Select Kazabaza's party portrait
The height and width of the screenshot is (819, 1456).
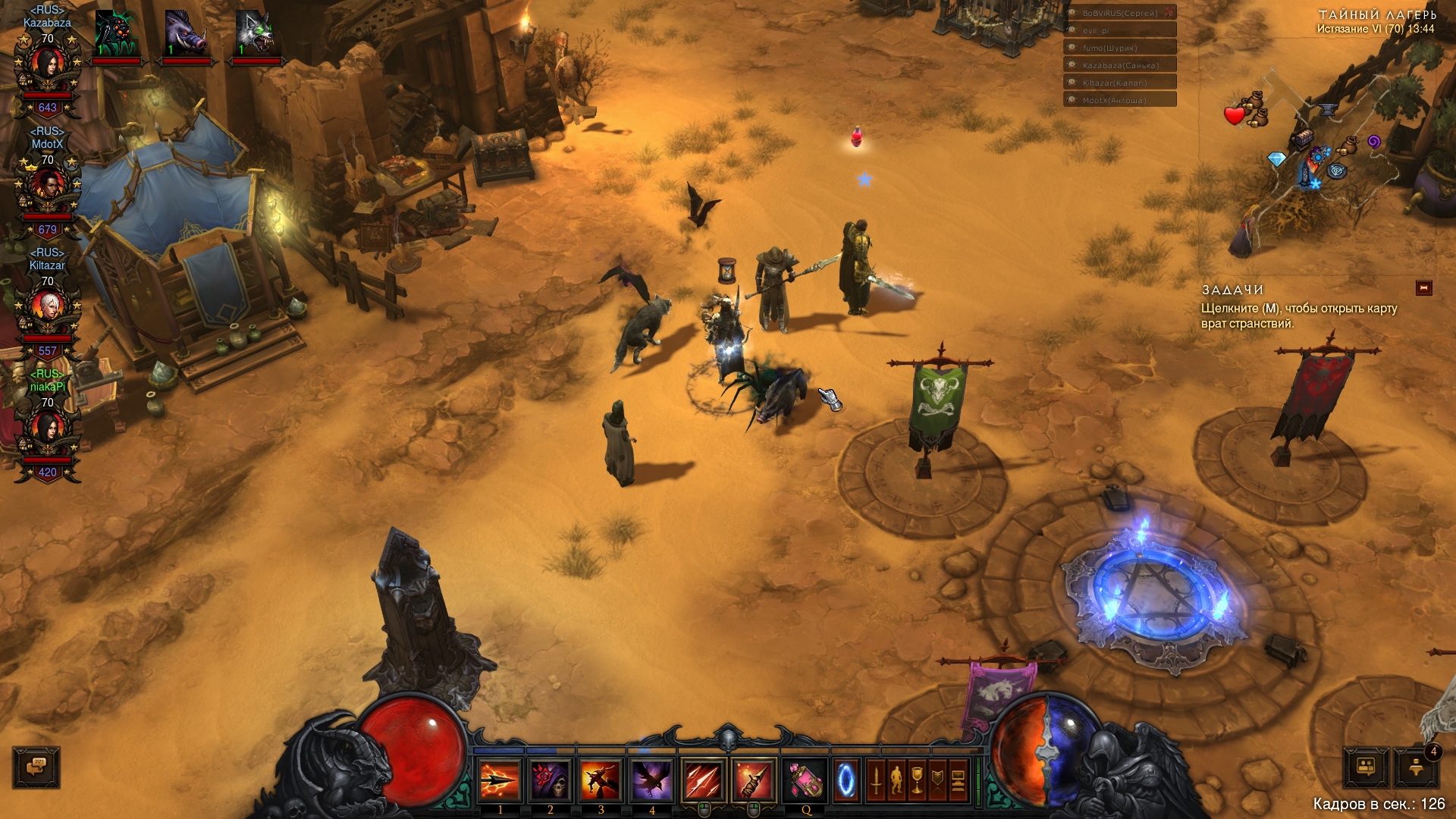tap(48, 68)
